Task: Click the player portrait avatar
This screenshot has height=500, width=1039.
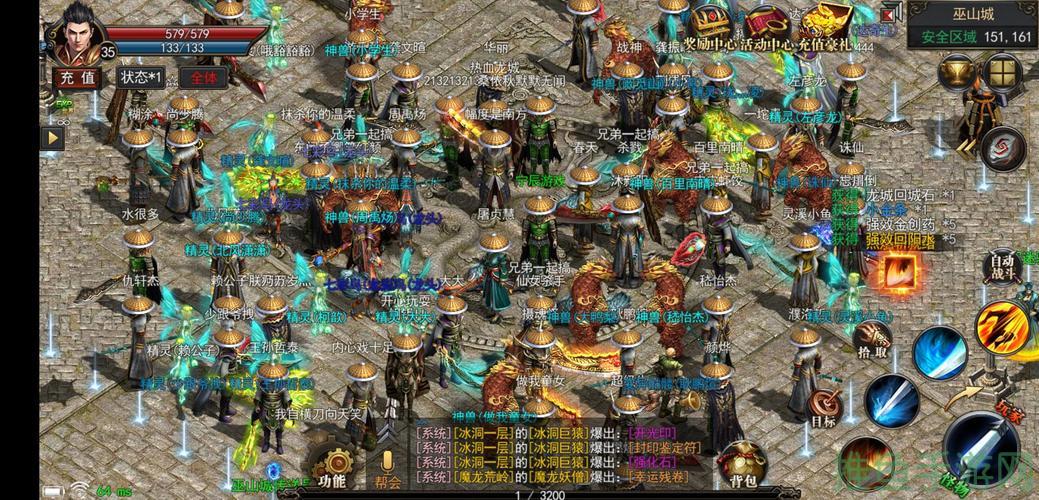Action: point(77,34)
